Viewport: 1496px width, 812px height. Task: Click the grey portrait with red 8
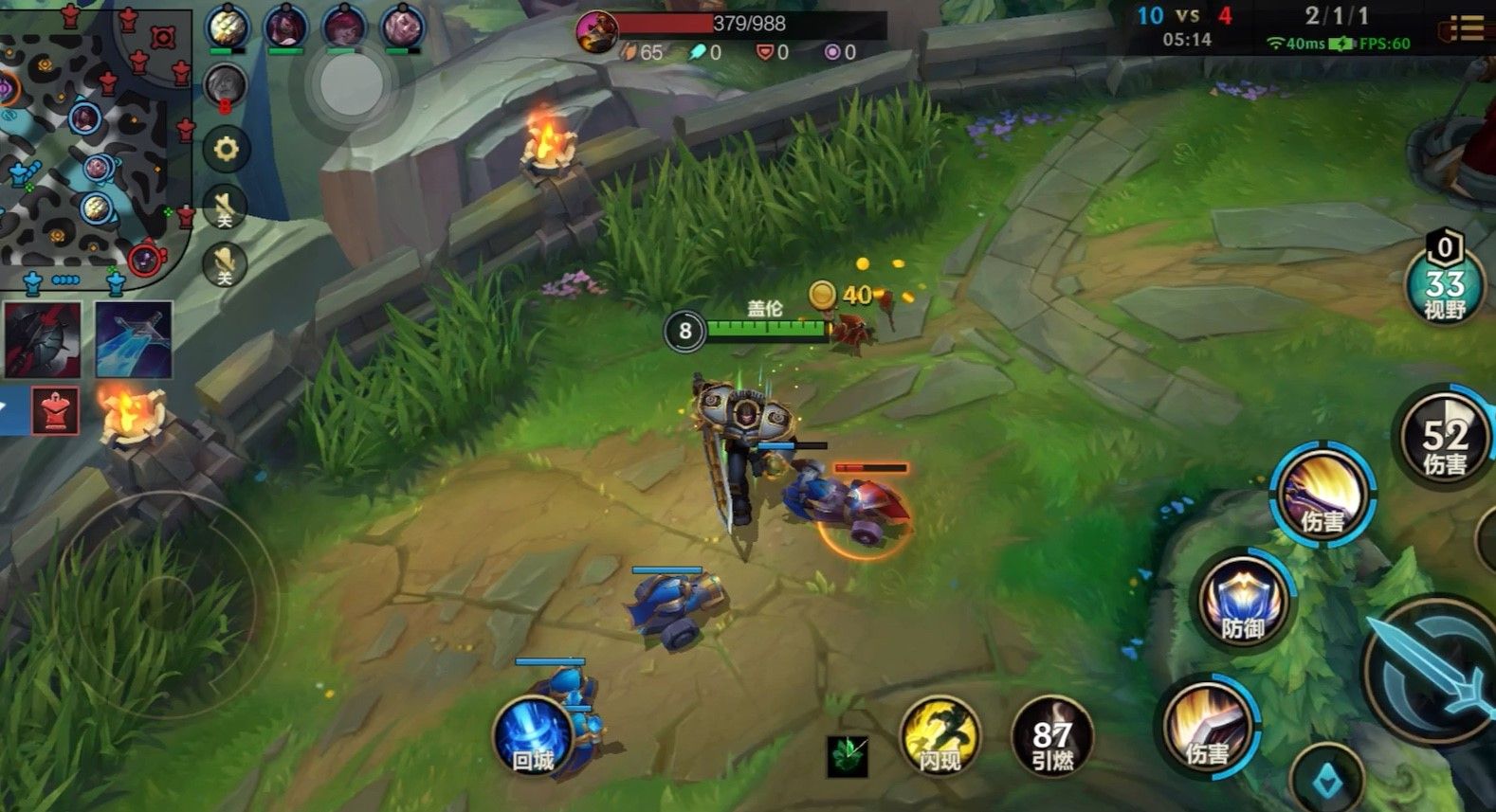[226, 87]
